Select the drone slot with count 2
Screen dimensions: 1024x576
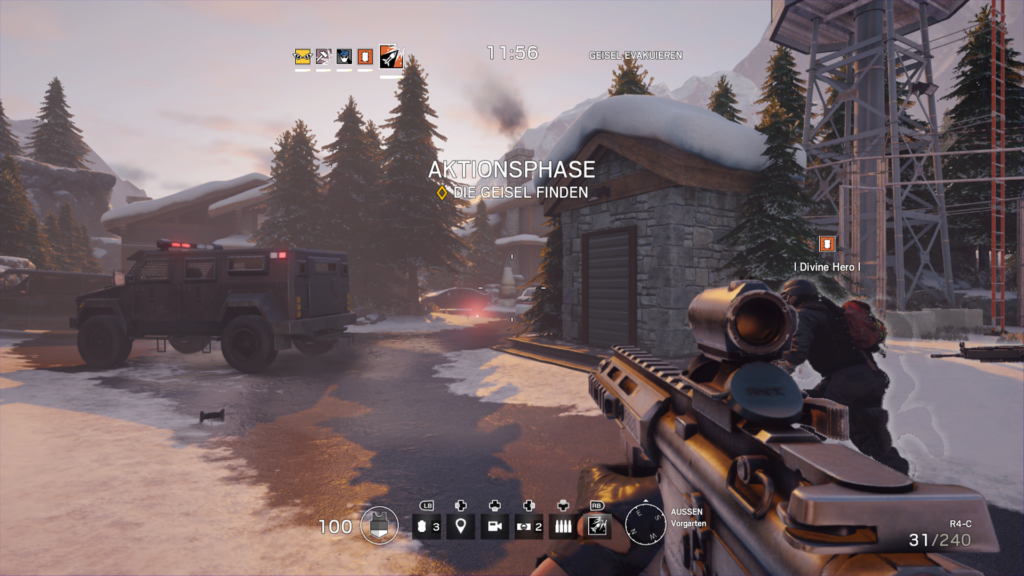pos(529,526)
